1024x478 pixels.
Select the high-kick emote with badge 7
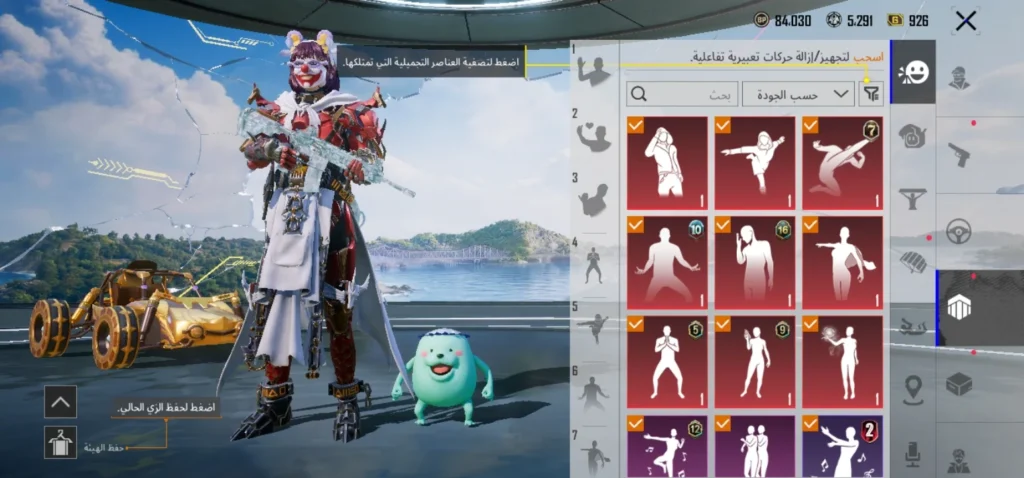click(841, 162)
